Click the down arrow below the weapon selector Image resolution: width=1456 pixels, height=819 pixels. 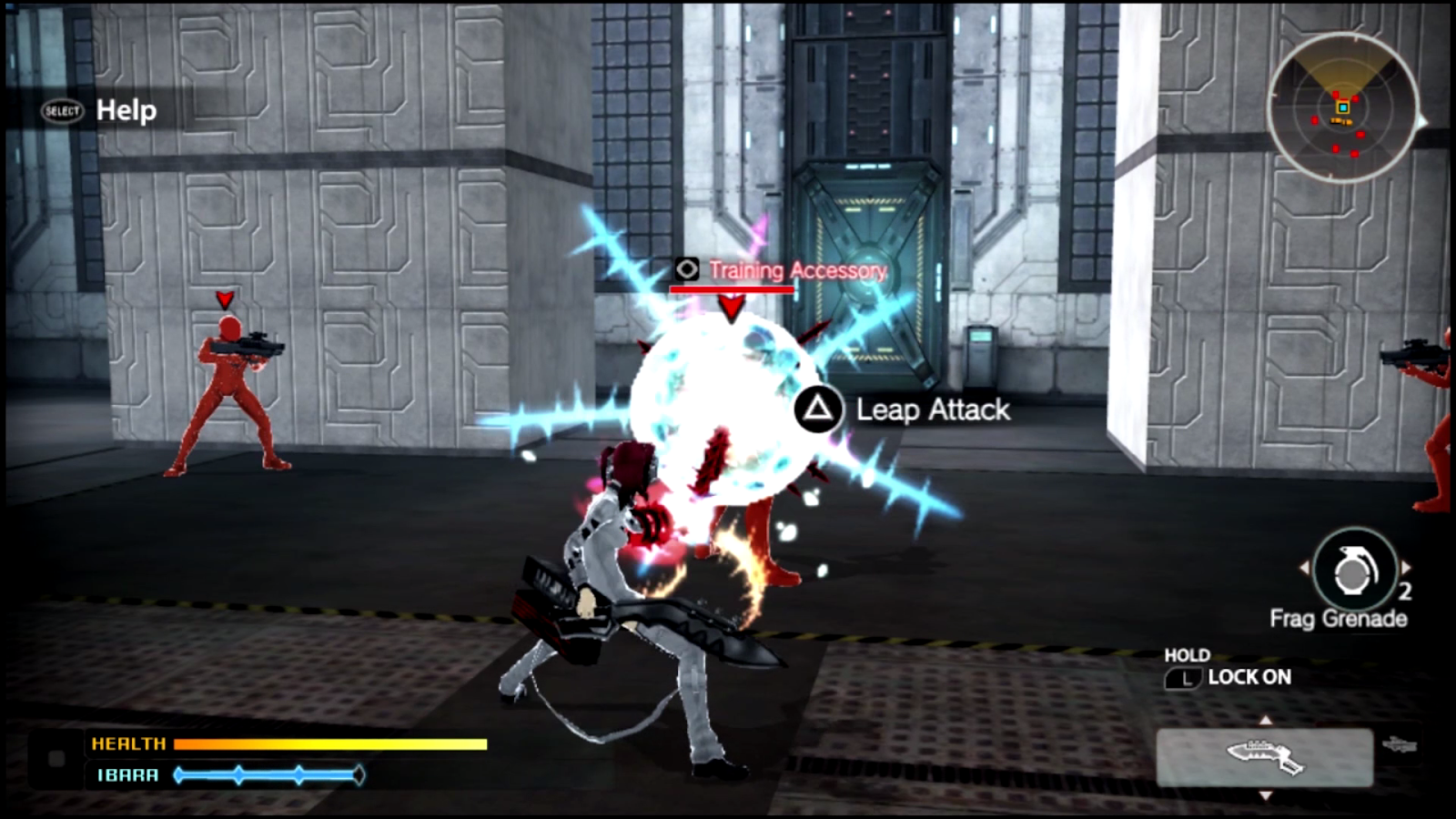pos(1266,794)
